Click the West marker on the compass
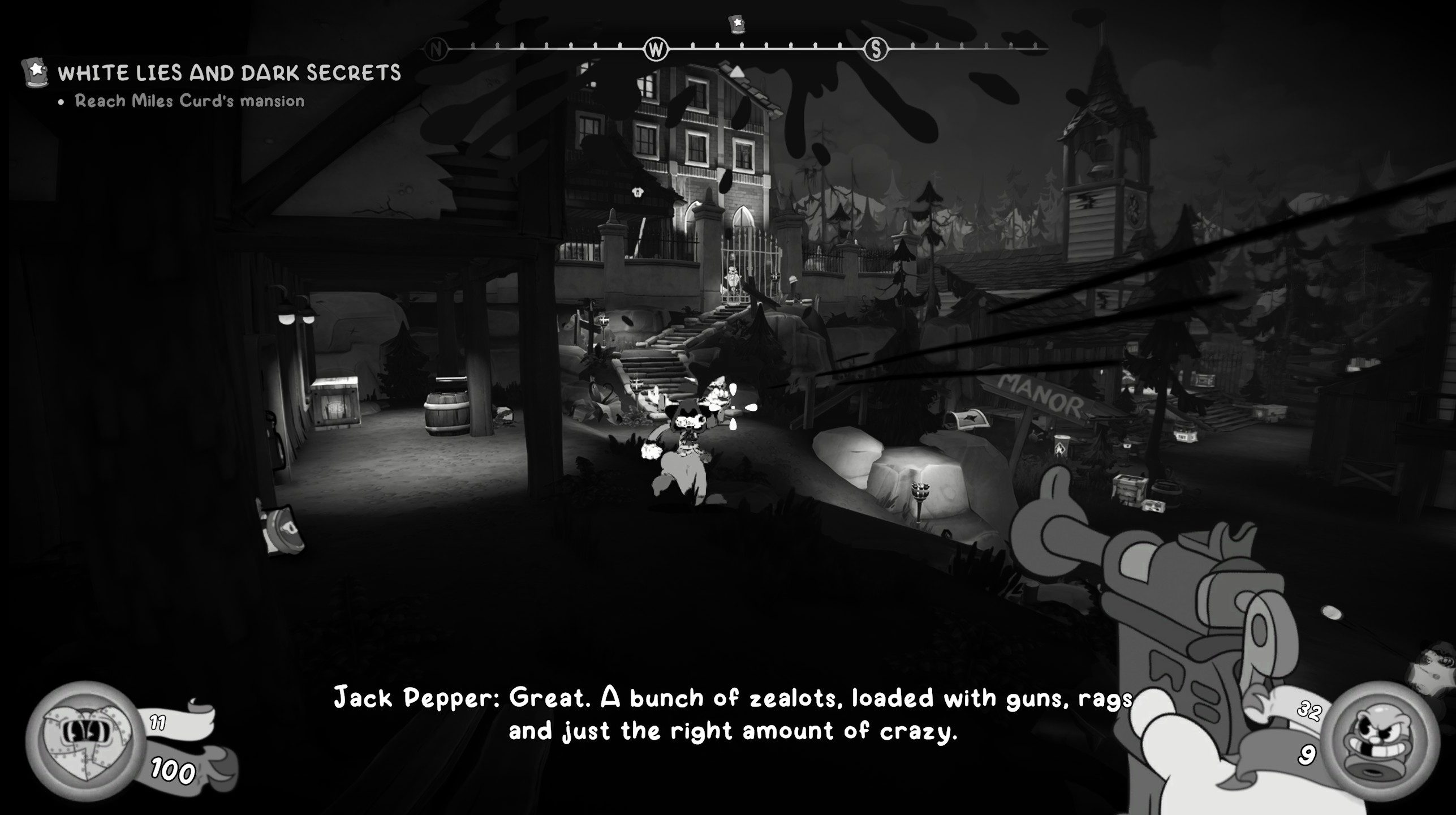Viewport: 1456px width, 815px height. pos(656,50)
